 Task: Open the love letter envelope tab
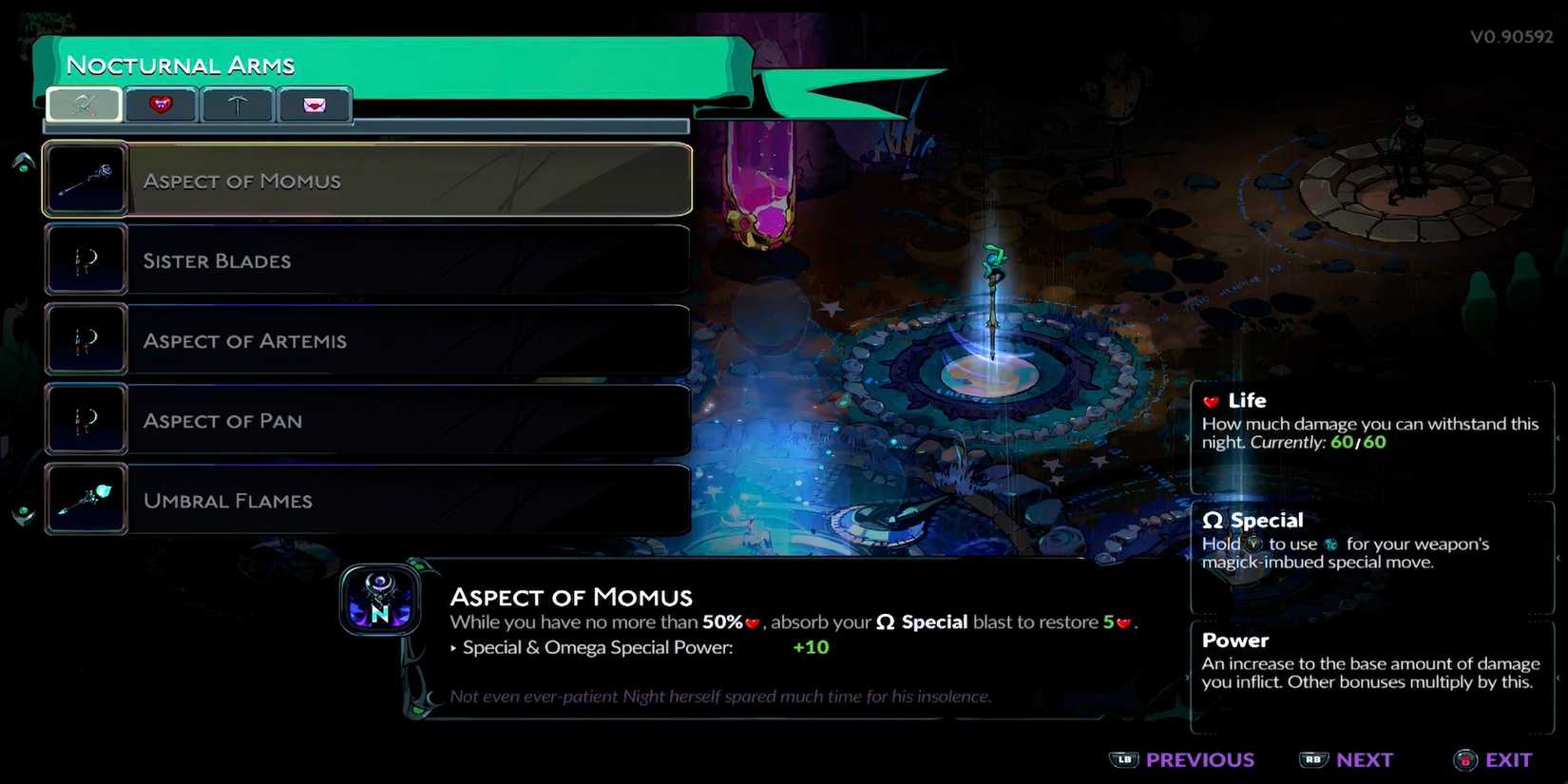(x=315, y=105)
